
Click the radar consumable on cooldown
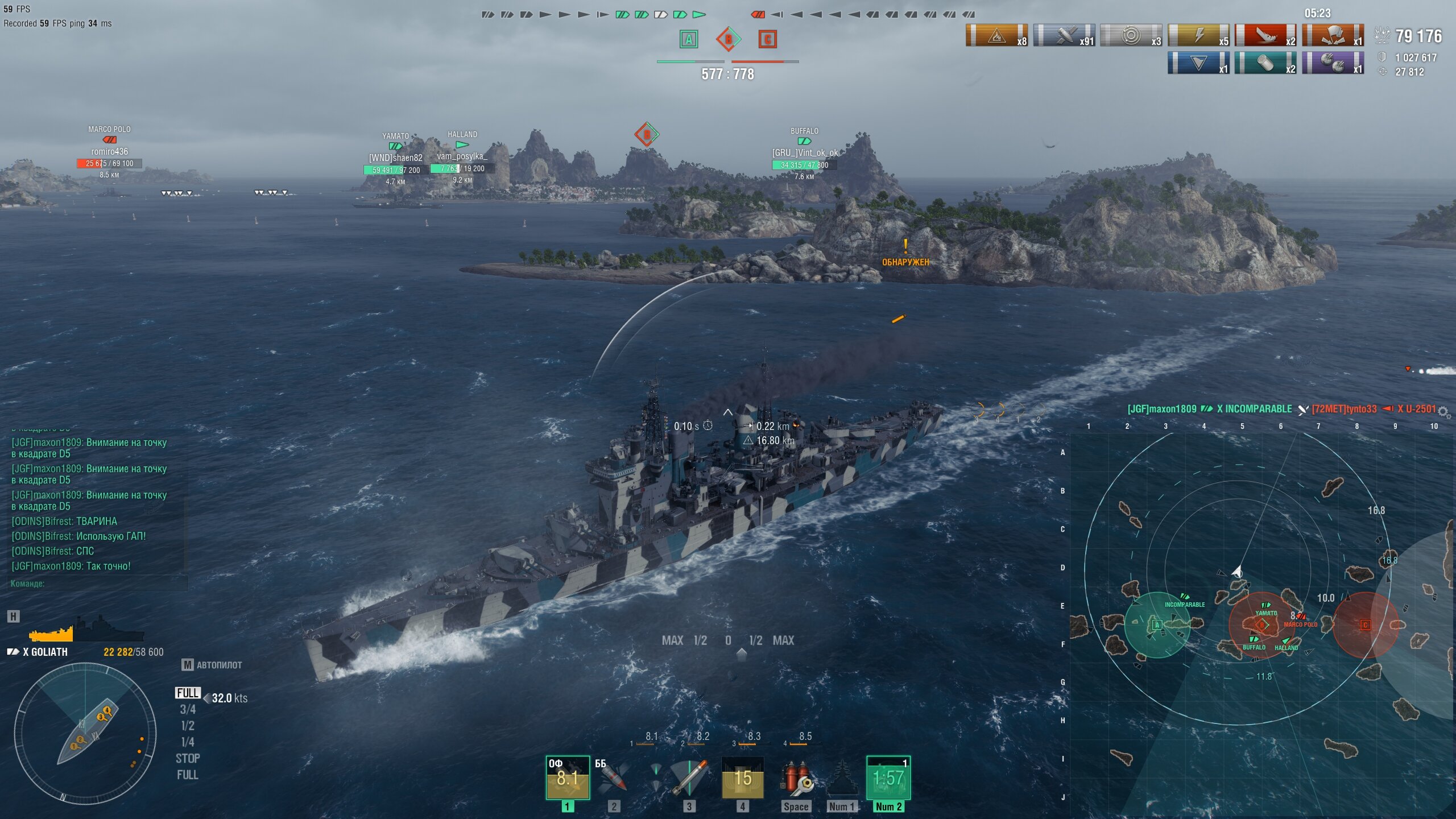tap(888, 777)
